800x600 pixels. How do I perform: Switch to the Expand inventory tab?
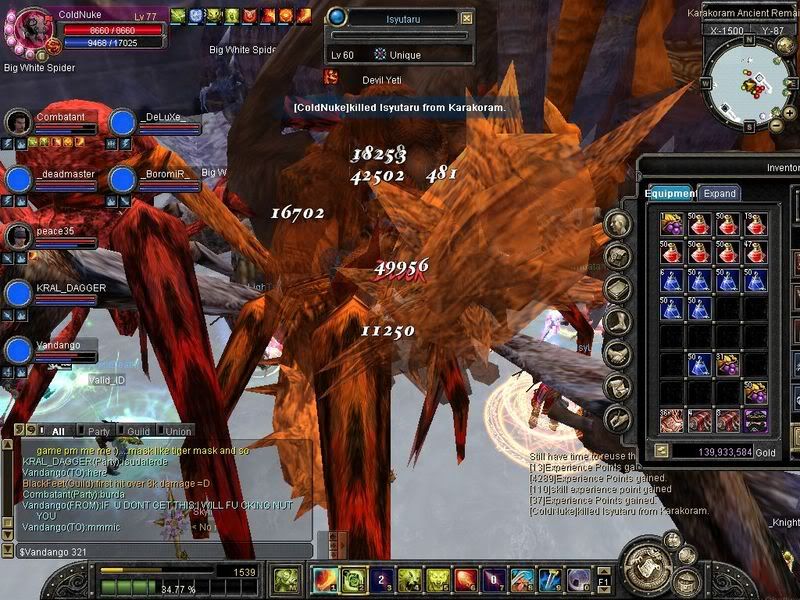click(x=719, y=193)
